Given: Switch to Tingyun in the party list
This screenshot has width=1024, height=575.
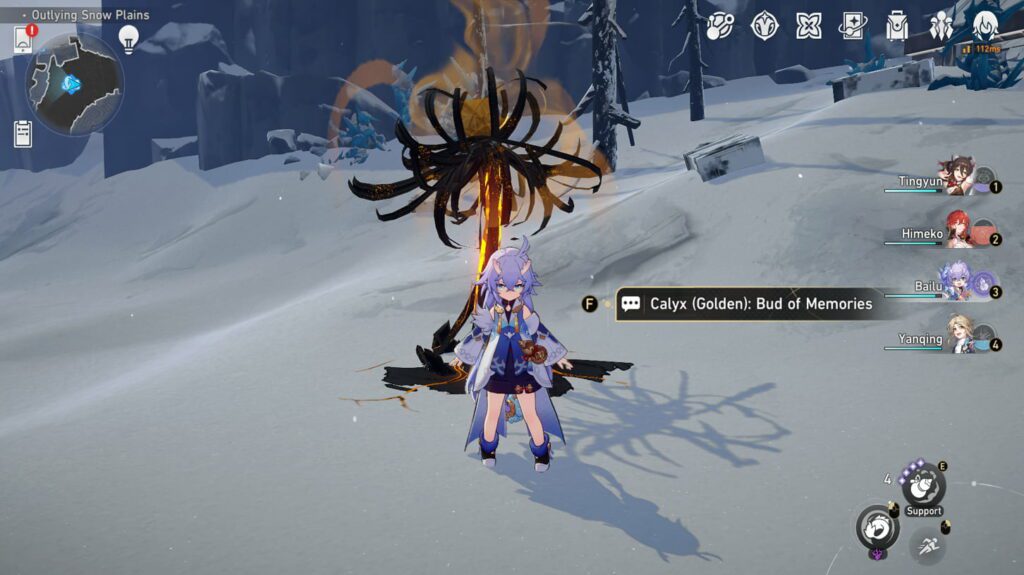Looking at the screenshot, I should [957, 177].
